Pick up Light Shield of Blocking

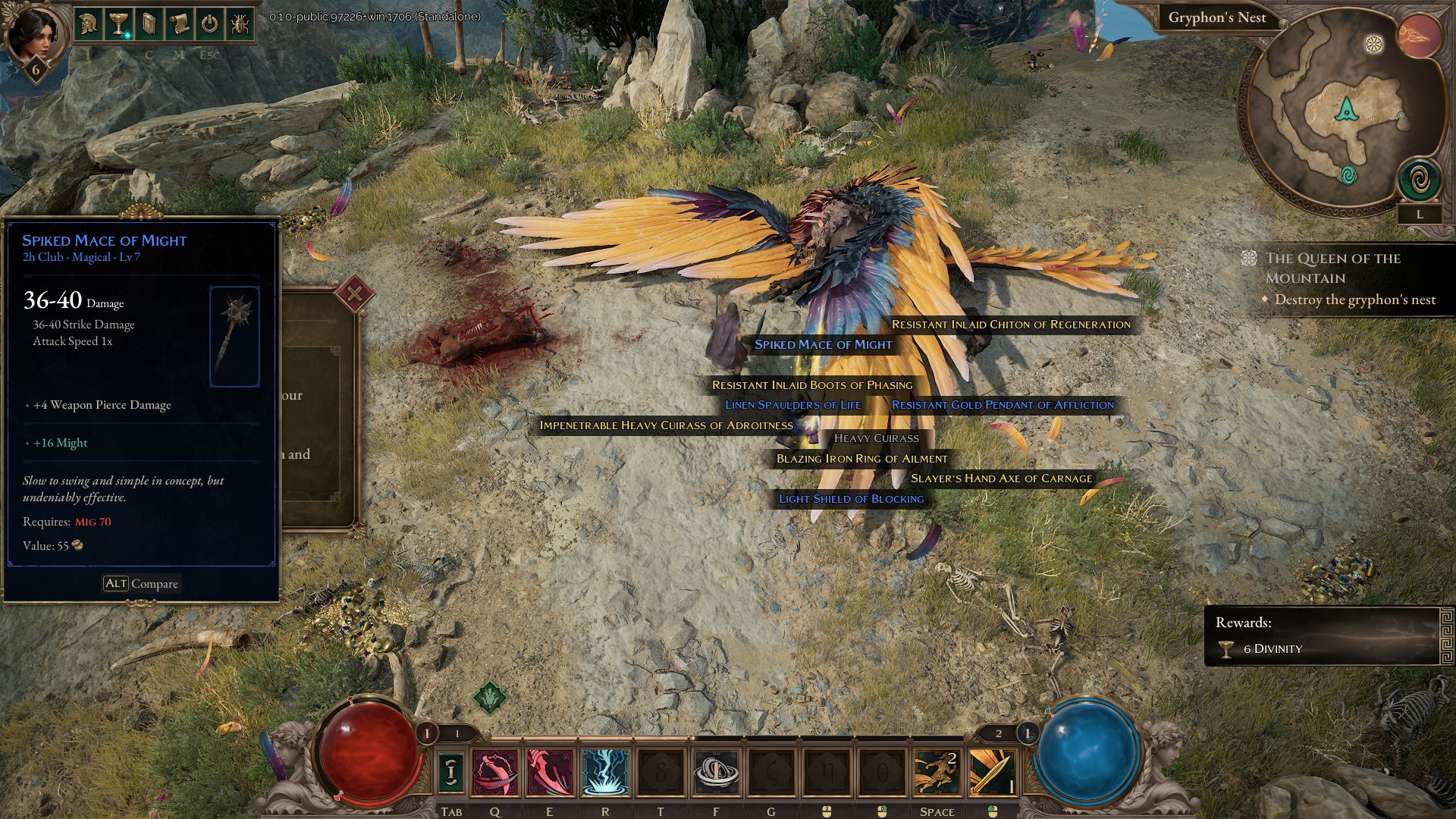pos(851,499)
